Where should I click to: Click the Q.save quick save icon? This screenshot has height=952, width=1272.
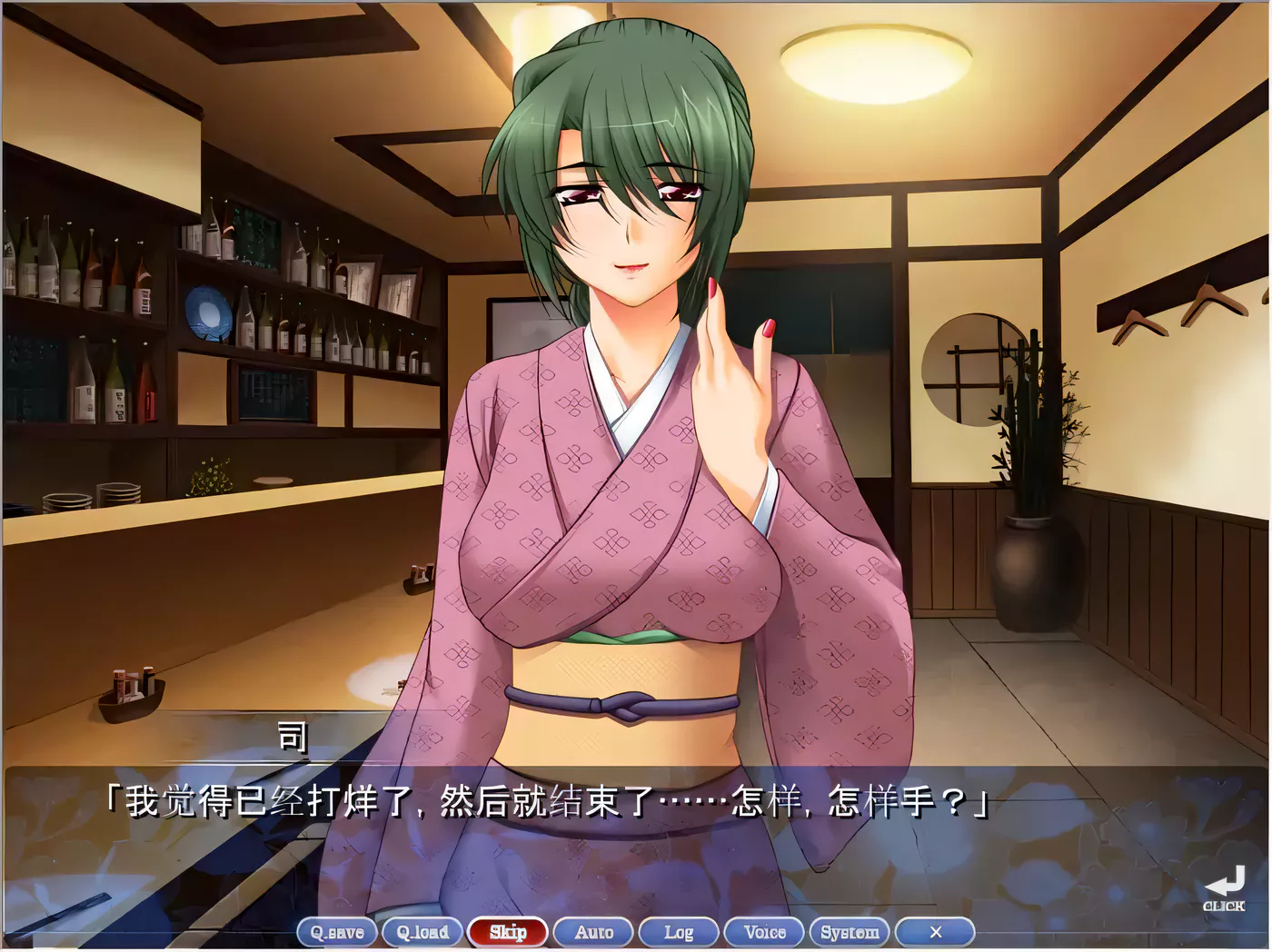point(338,932)
